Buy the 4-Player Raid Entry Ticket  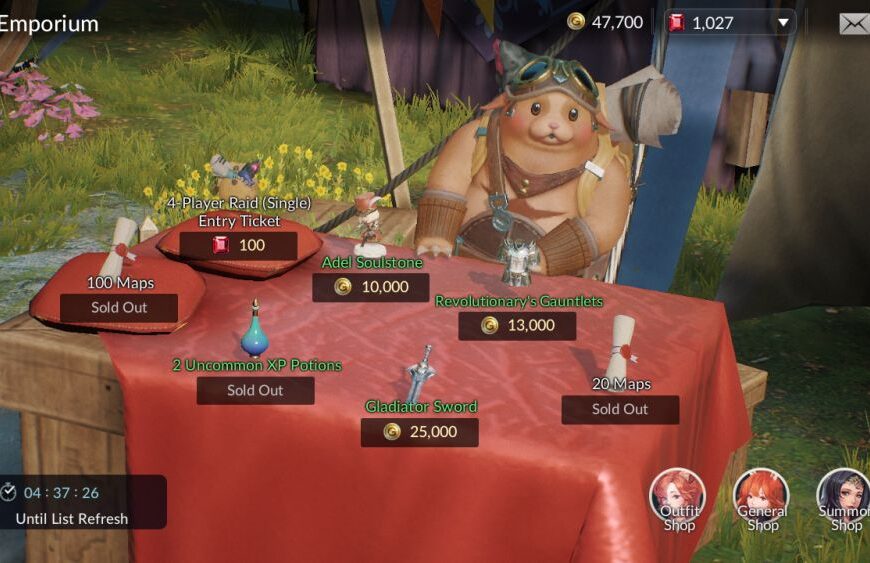pyautogui.click(x=238, y=245)
